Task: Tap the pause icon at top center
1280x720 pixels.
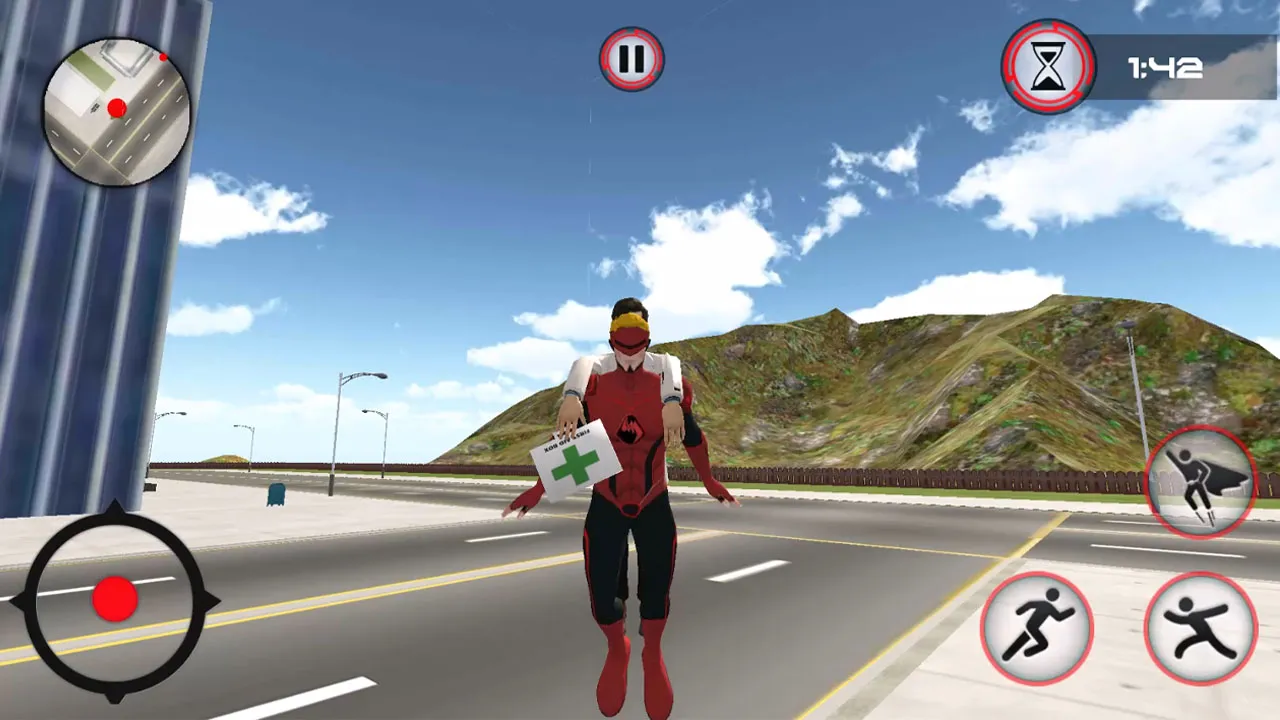Action: click(x=630, y=60)
